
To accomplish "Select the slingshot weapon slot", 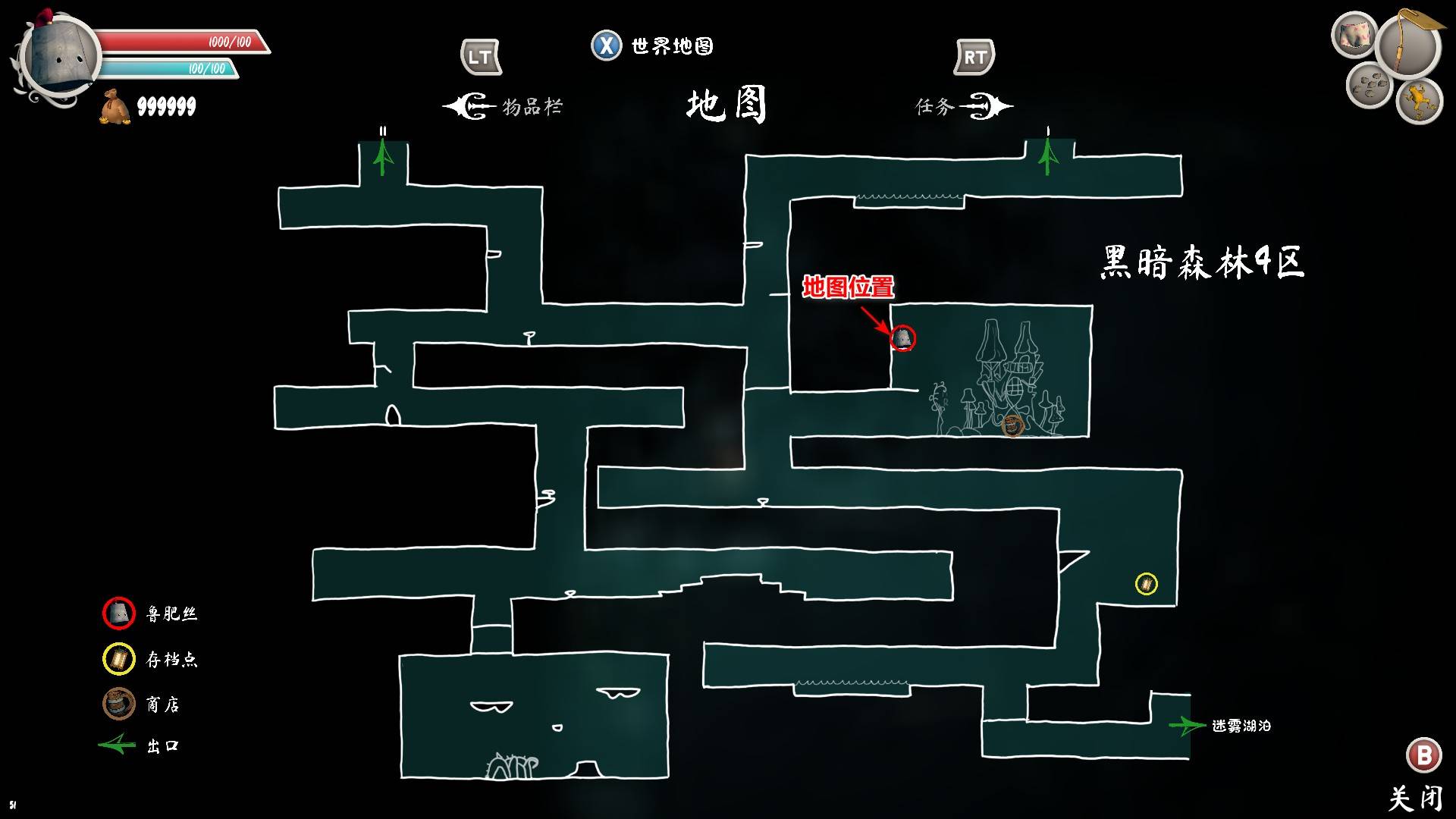I will click(x=1409, y=45).
